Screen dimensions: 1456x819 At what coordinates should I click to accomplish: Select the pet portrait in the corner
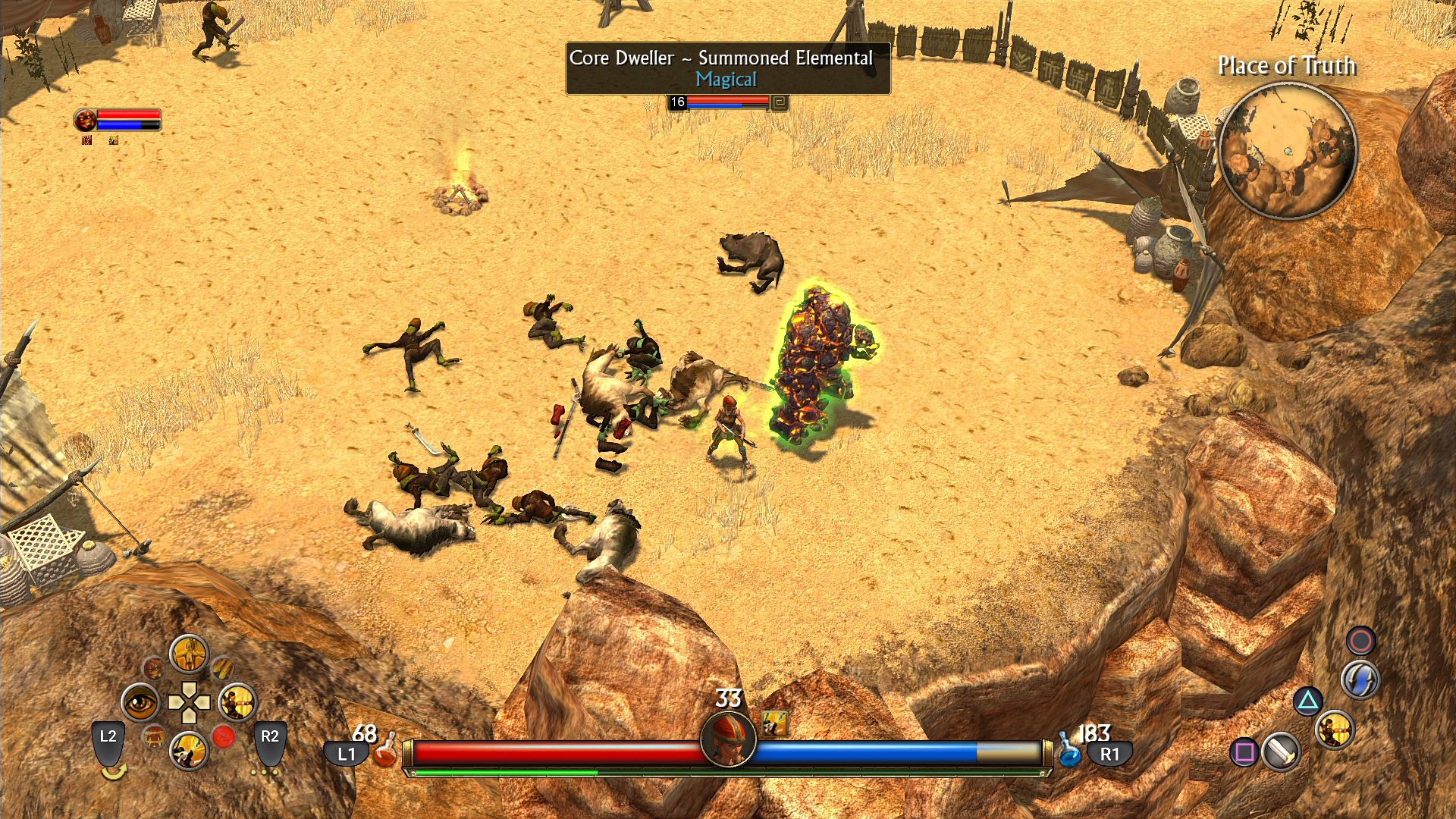point(86,120)
